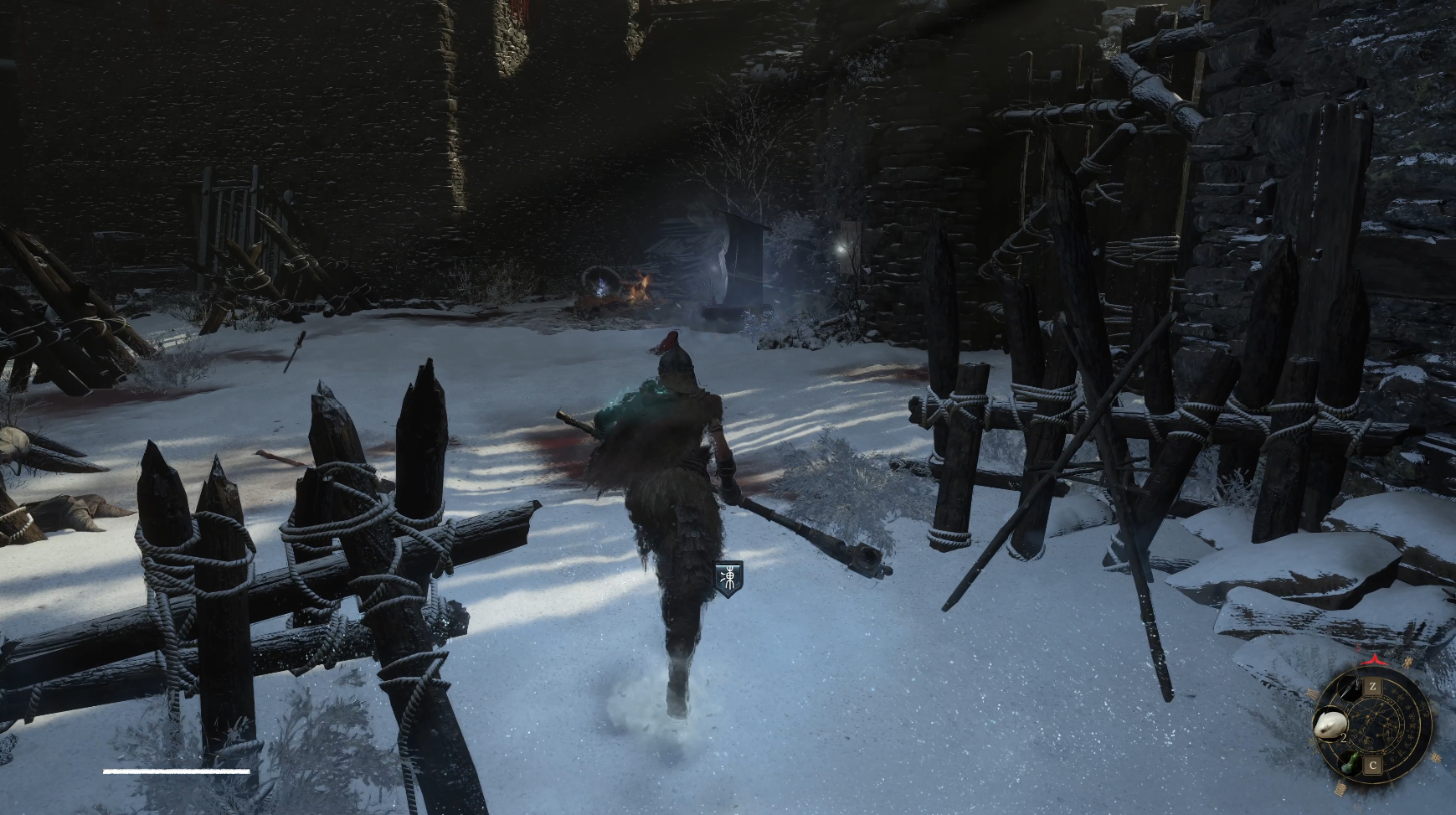Select the throwing dart item slot

[1349, 689]
